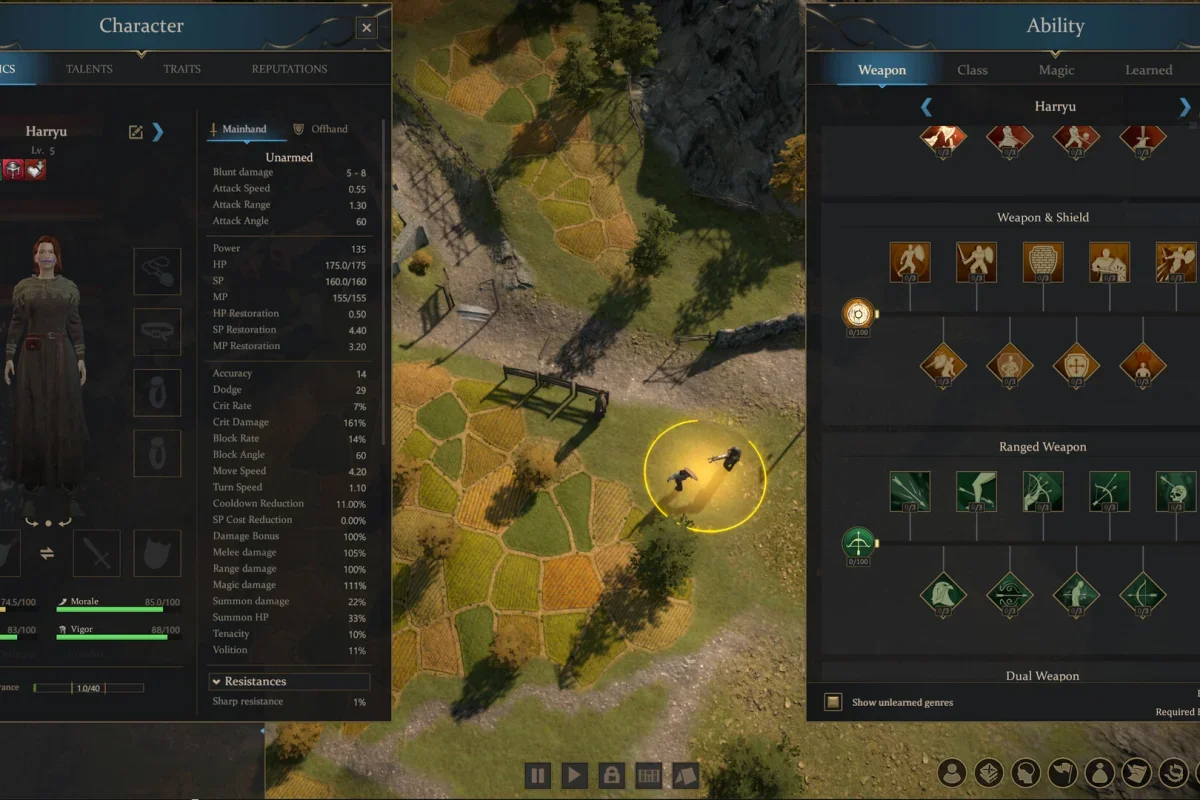Collapse the Resistances section
This screenshot has height=800, width=1200.
click(x=216, y=681)
